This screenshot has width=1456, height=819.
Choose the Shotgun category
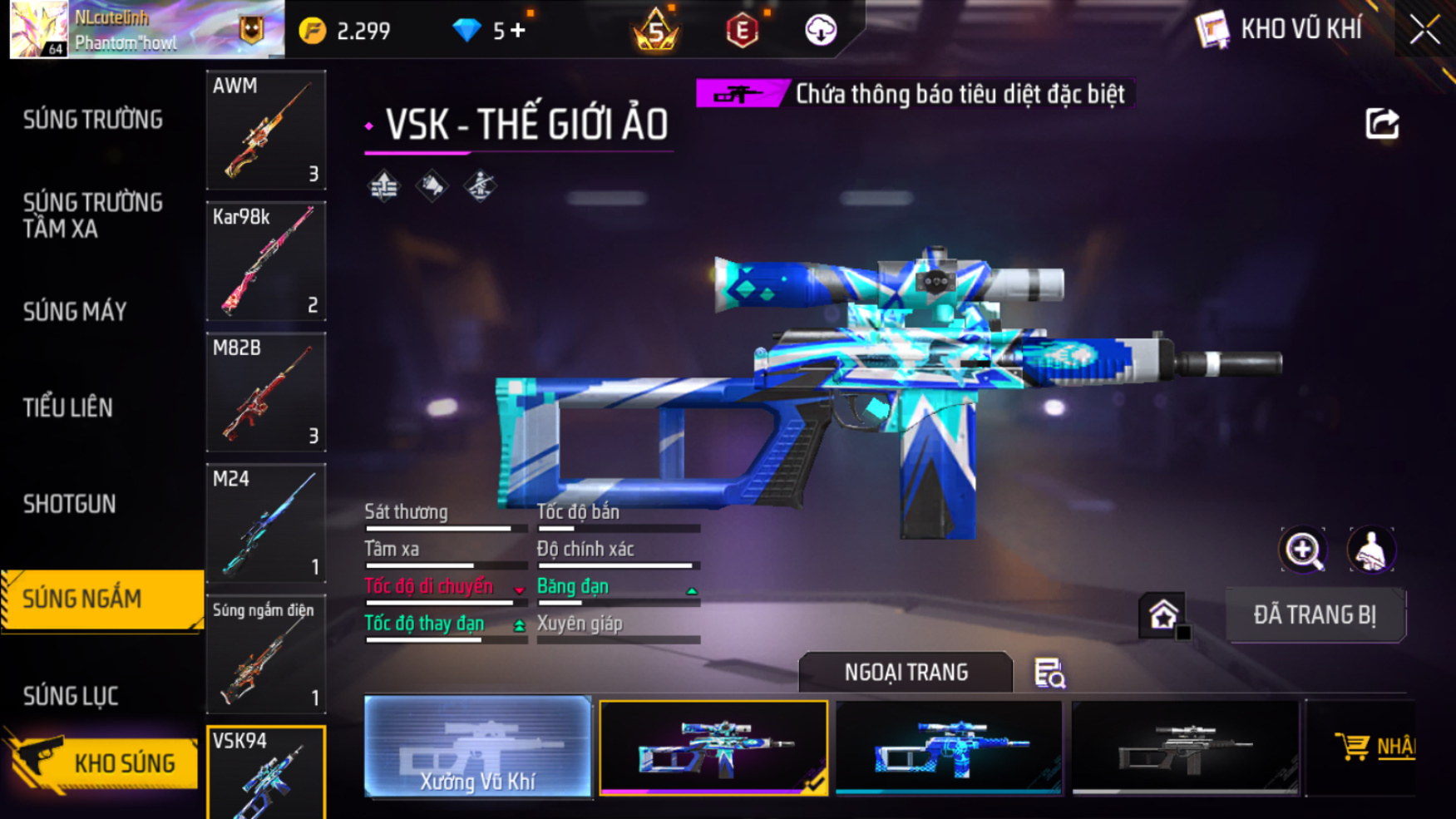click(70, 504)
